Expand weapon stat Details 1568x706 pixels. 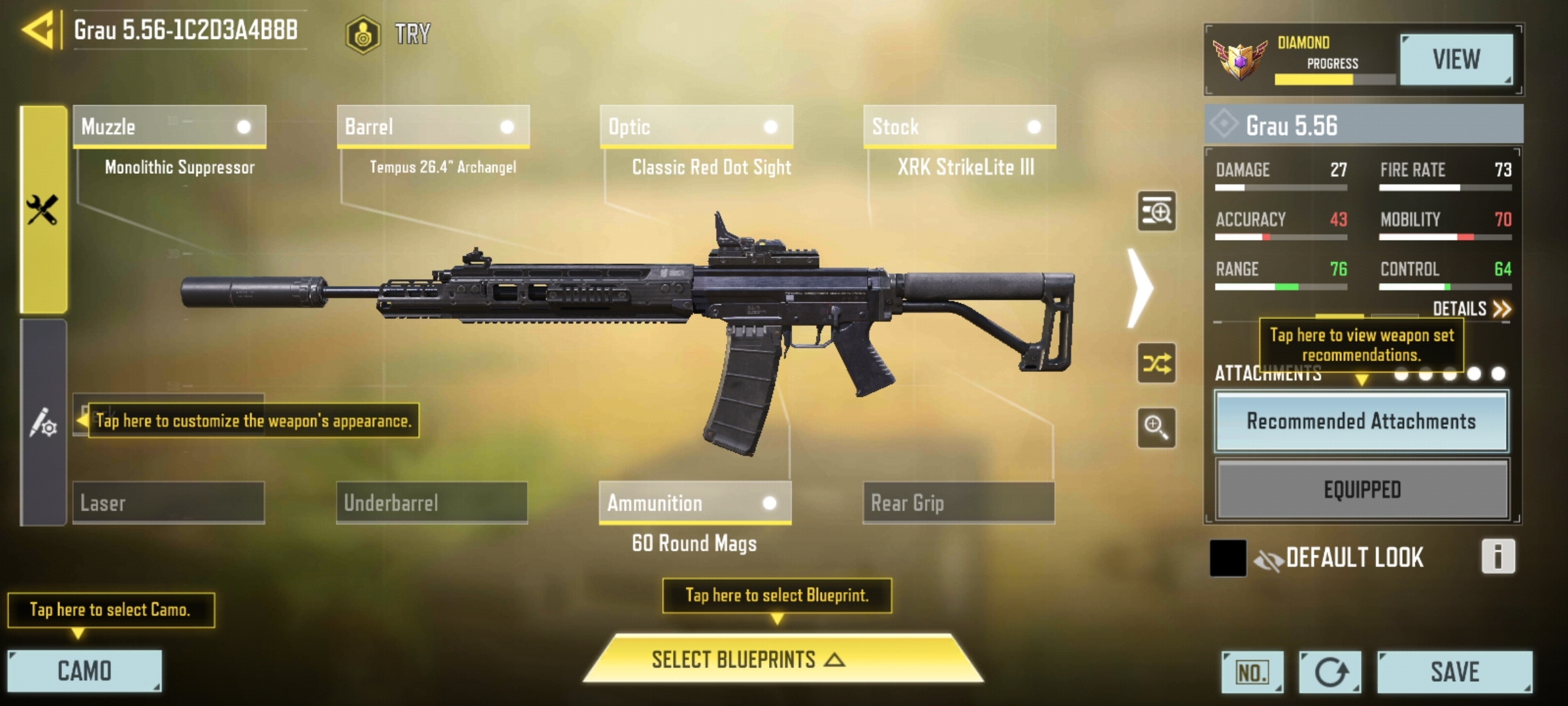1471,309
